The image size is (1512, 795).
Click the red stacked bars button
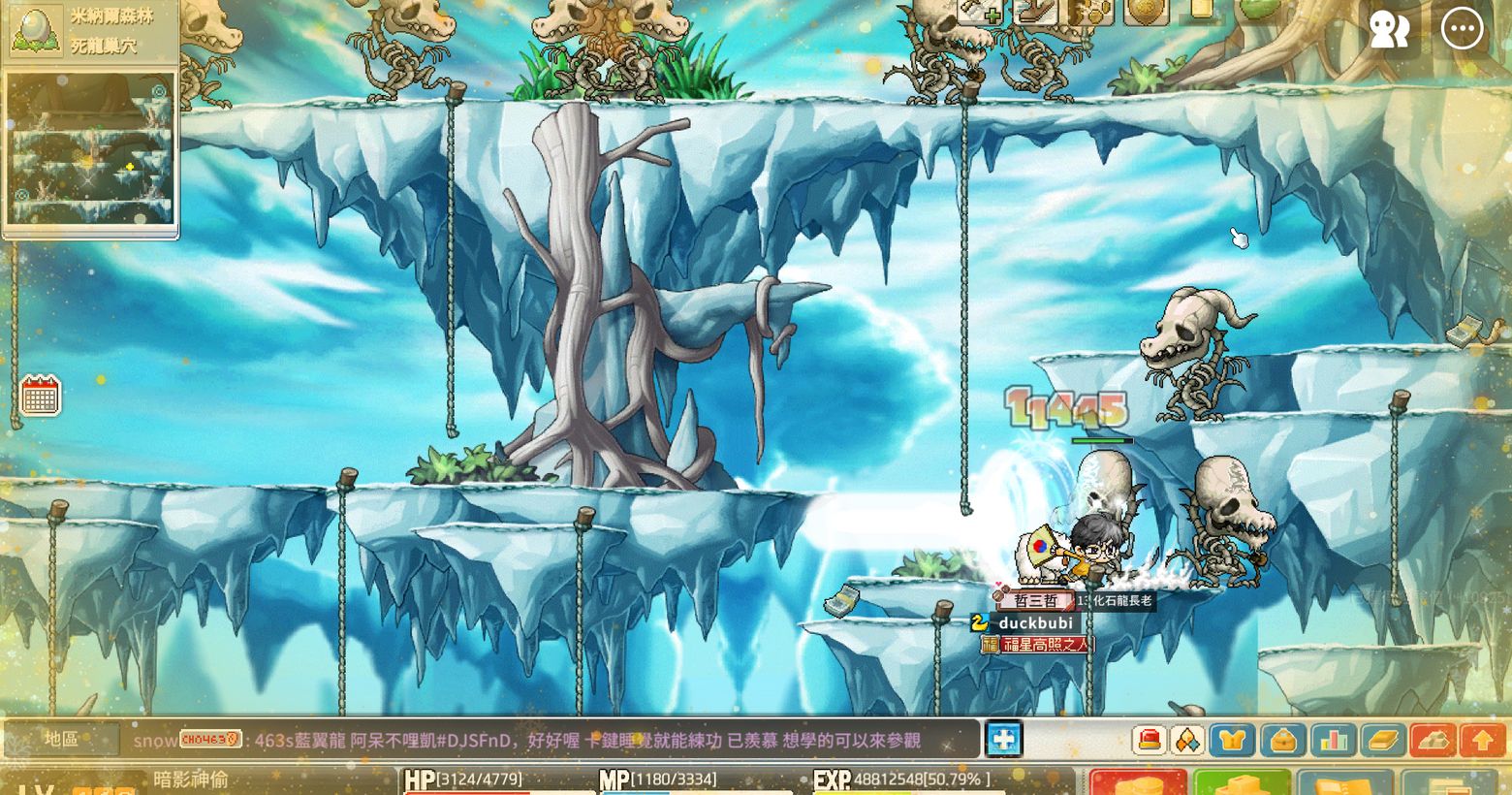tap(1433, 741)
